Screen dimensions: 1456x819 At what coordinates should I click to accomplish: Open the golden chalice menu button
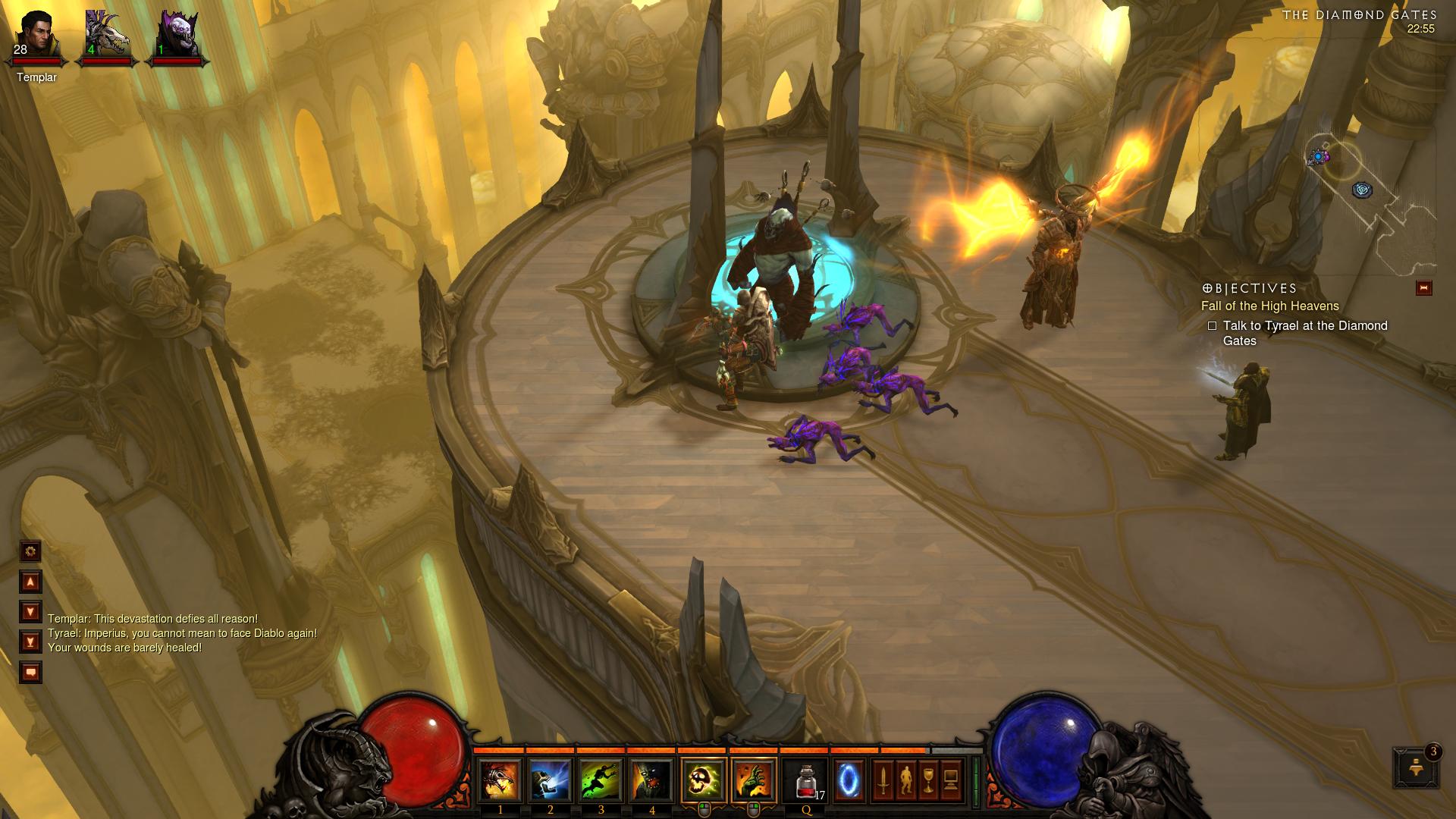(x=928, y=780)
